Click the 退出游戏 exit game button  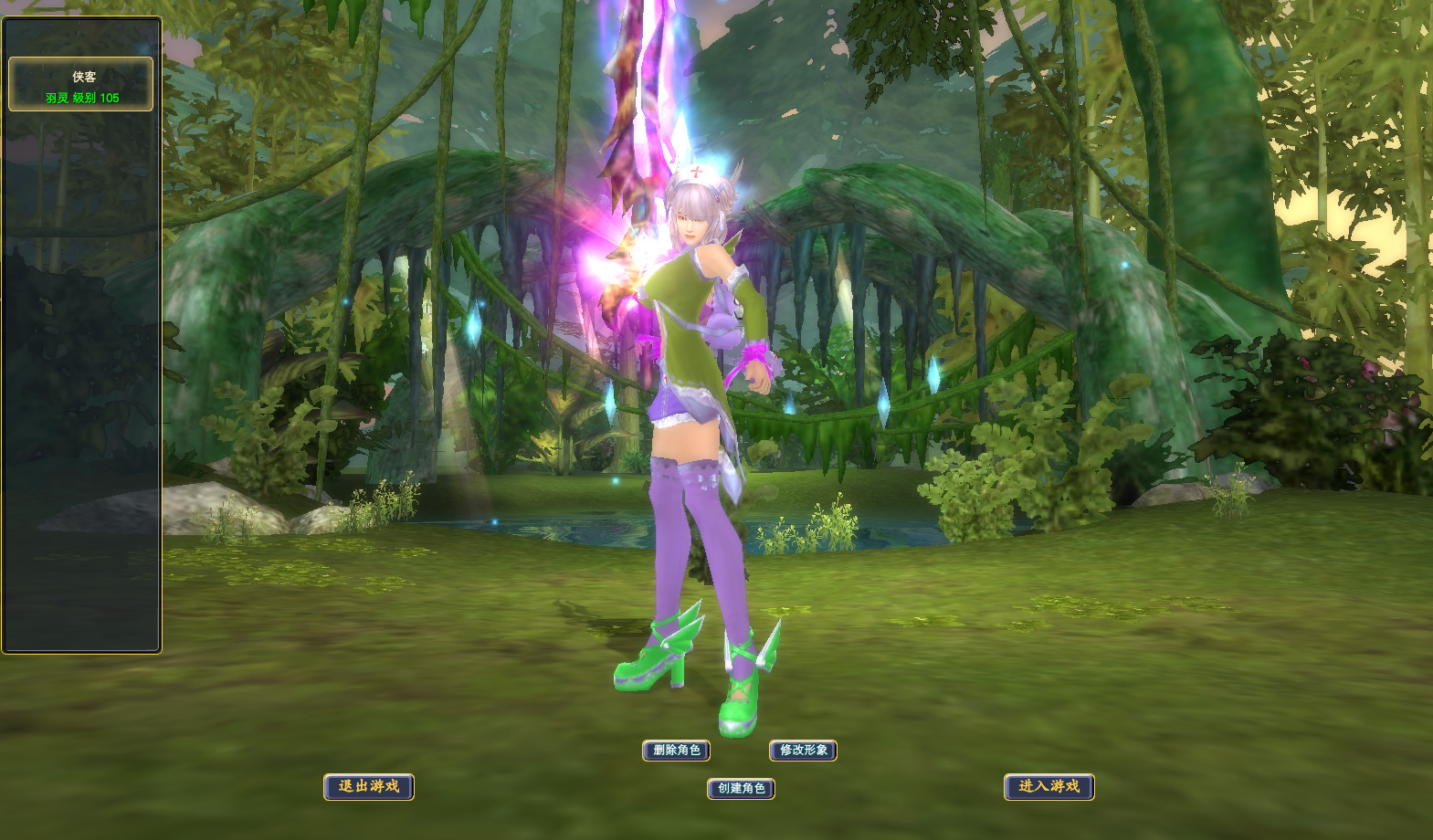pyautogui.click(x=369, y=786)
